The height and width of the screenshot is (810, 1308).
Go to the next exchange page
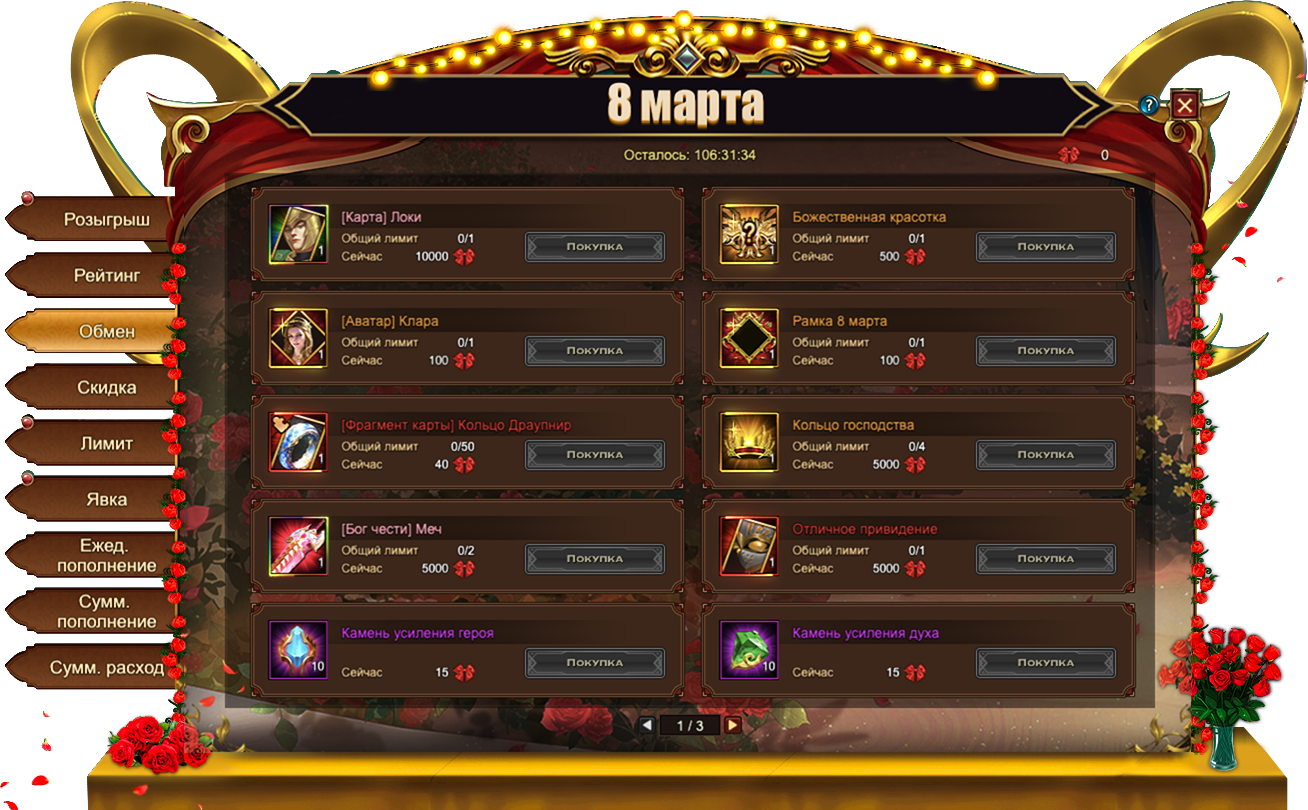coord(733,725)
